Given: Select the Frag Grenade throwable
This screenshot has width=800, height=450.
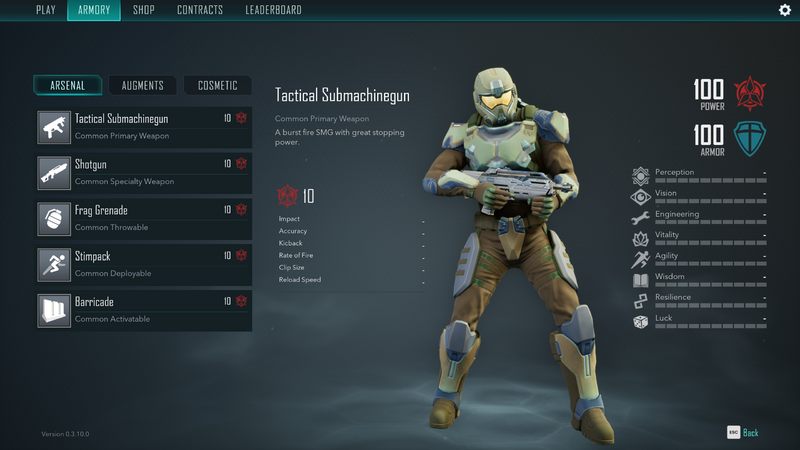Looking at the screenshot, I should (x=143, y=219).
